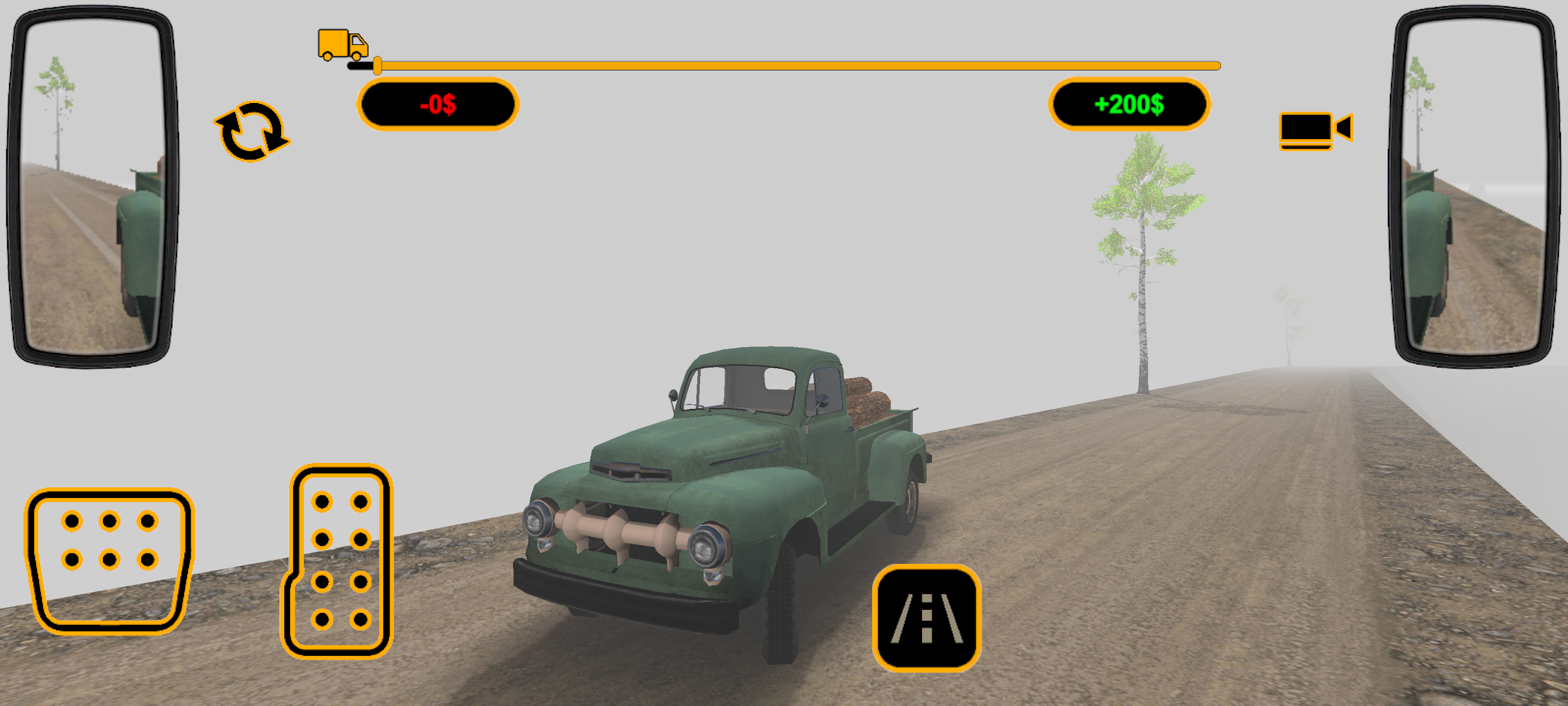The width and height of the screenshot is (1568, 706).
Task: Step on the wide brake pedal
Action: [x=110, y=561]
